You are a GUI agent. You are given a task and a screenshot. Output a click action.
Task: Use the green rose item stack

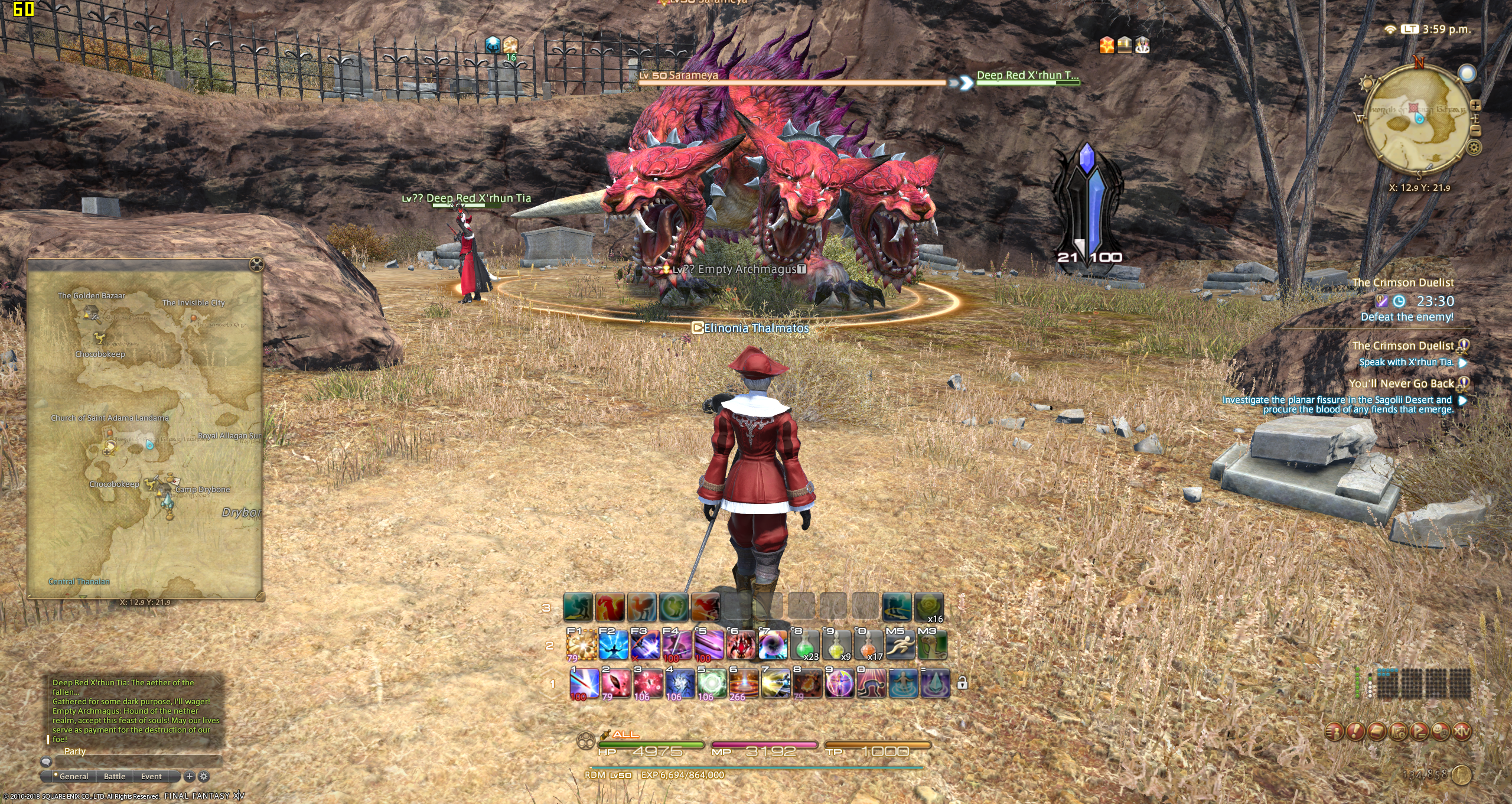click(928, 608)
